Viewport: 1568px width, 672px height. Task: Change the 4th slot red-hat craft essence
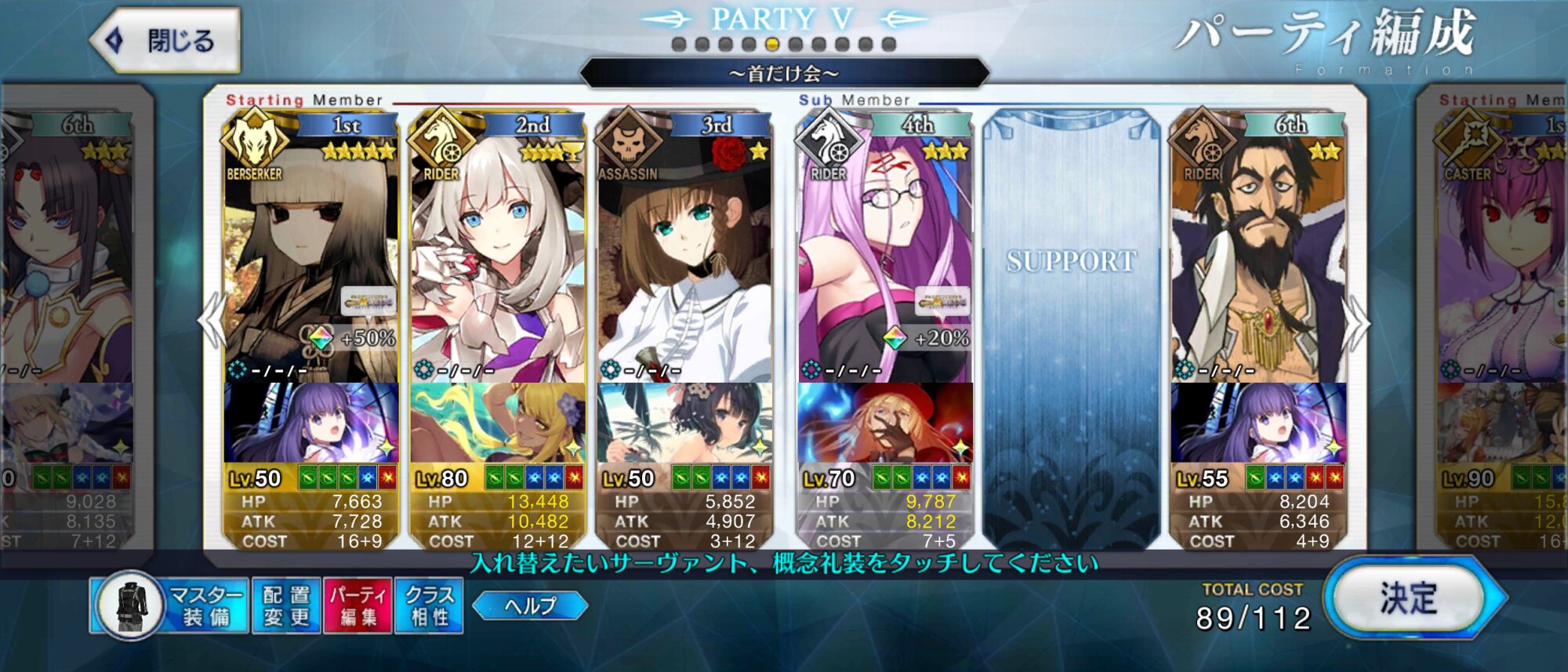click(x=885, y=423)
